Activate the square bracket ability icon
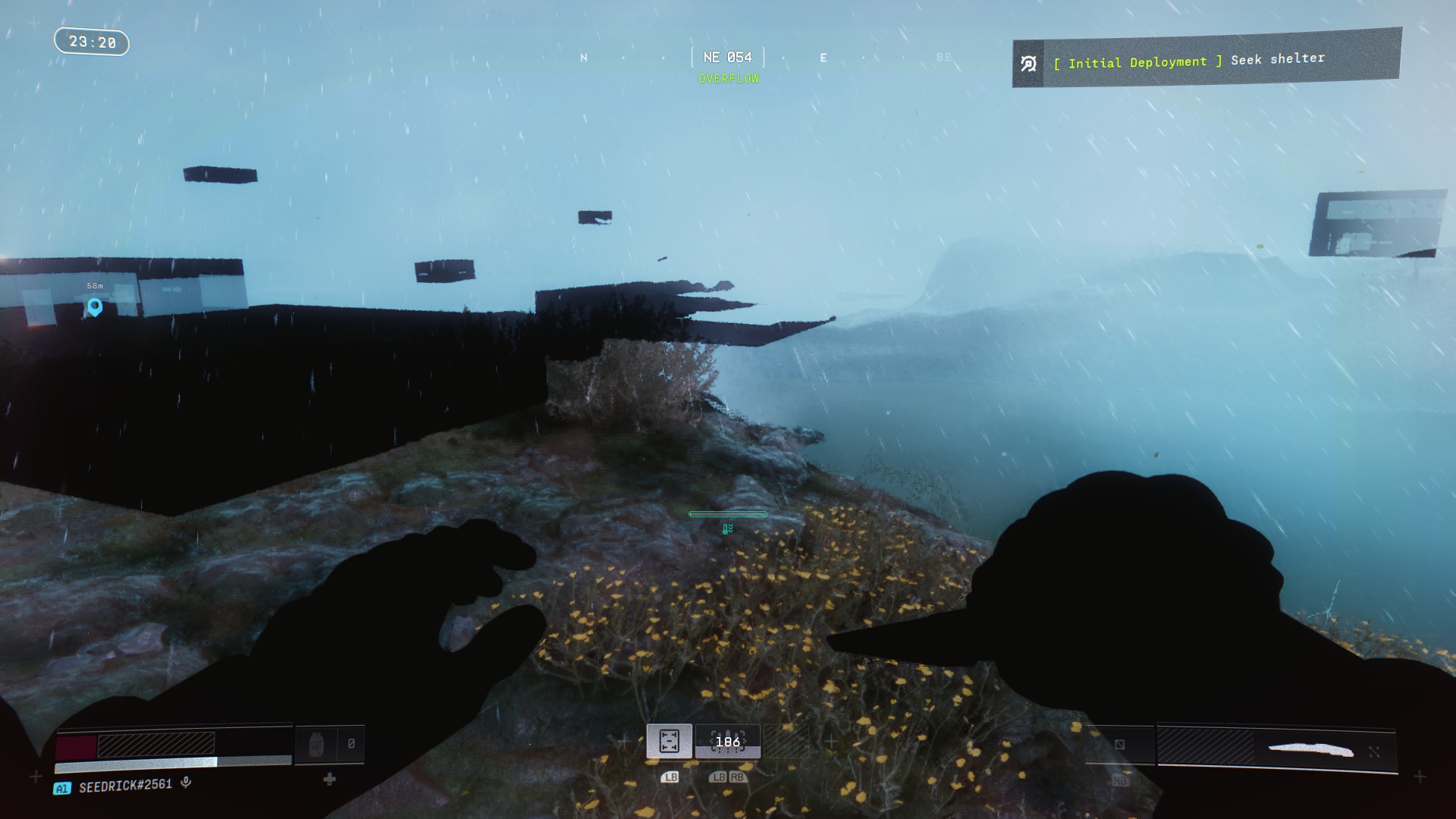The height and width of the screenshot is (819, 1456). click(x=669, y=741)
